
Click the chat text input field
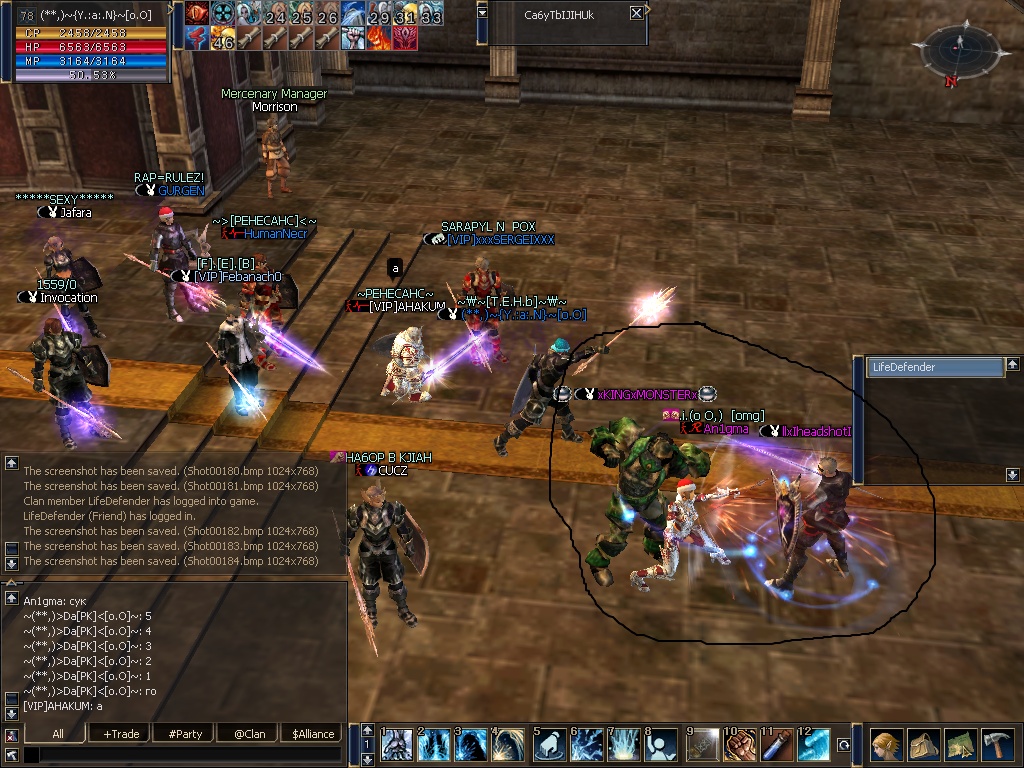click(x=180, y=755)
